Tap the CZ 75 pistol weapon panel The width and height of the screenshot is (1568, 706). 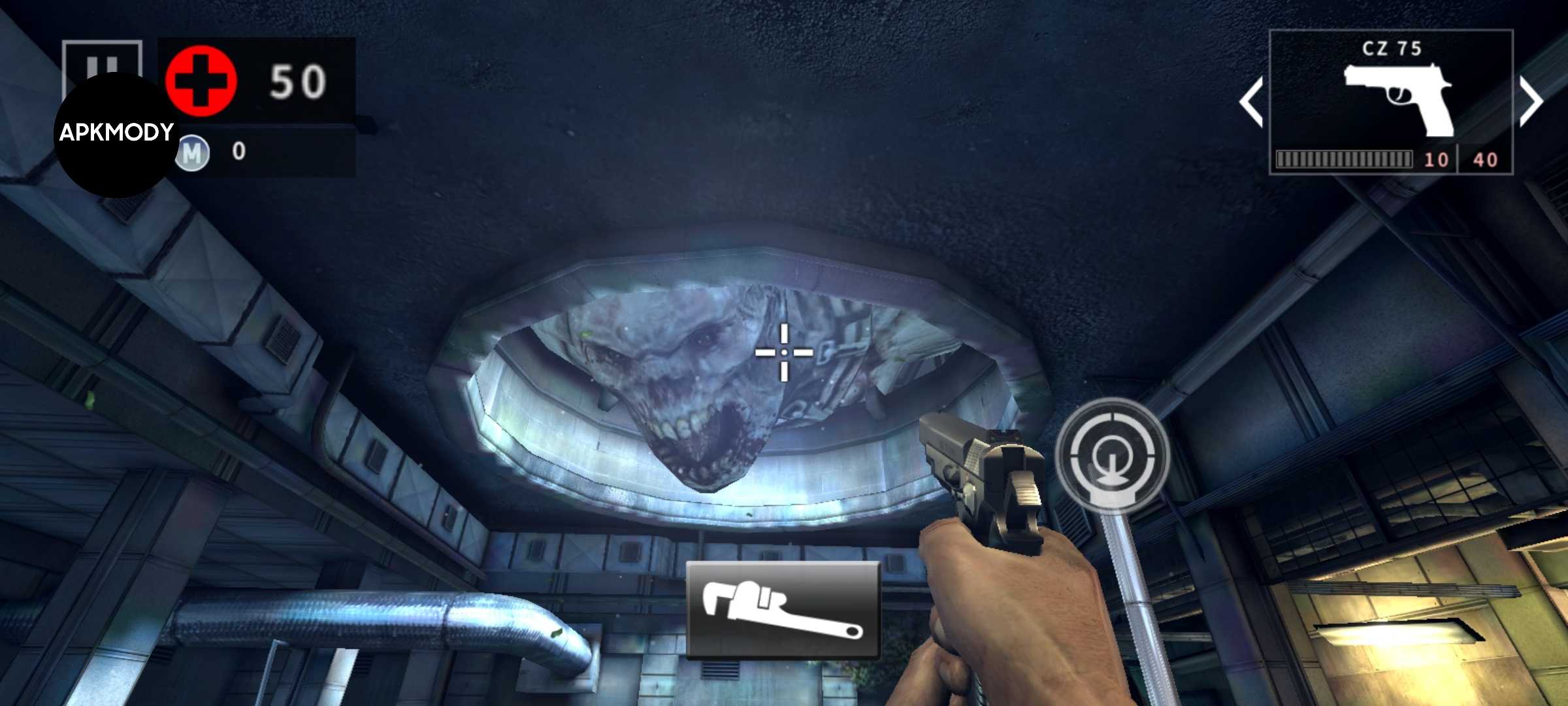[1391, 101]
